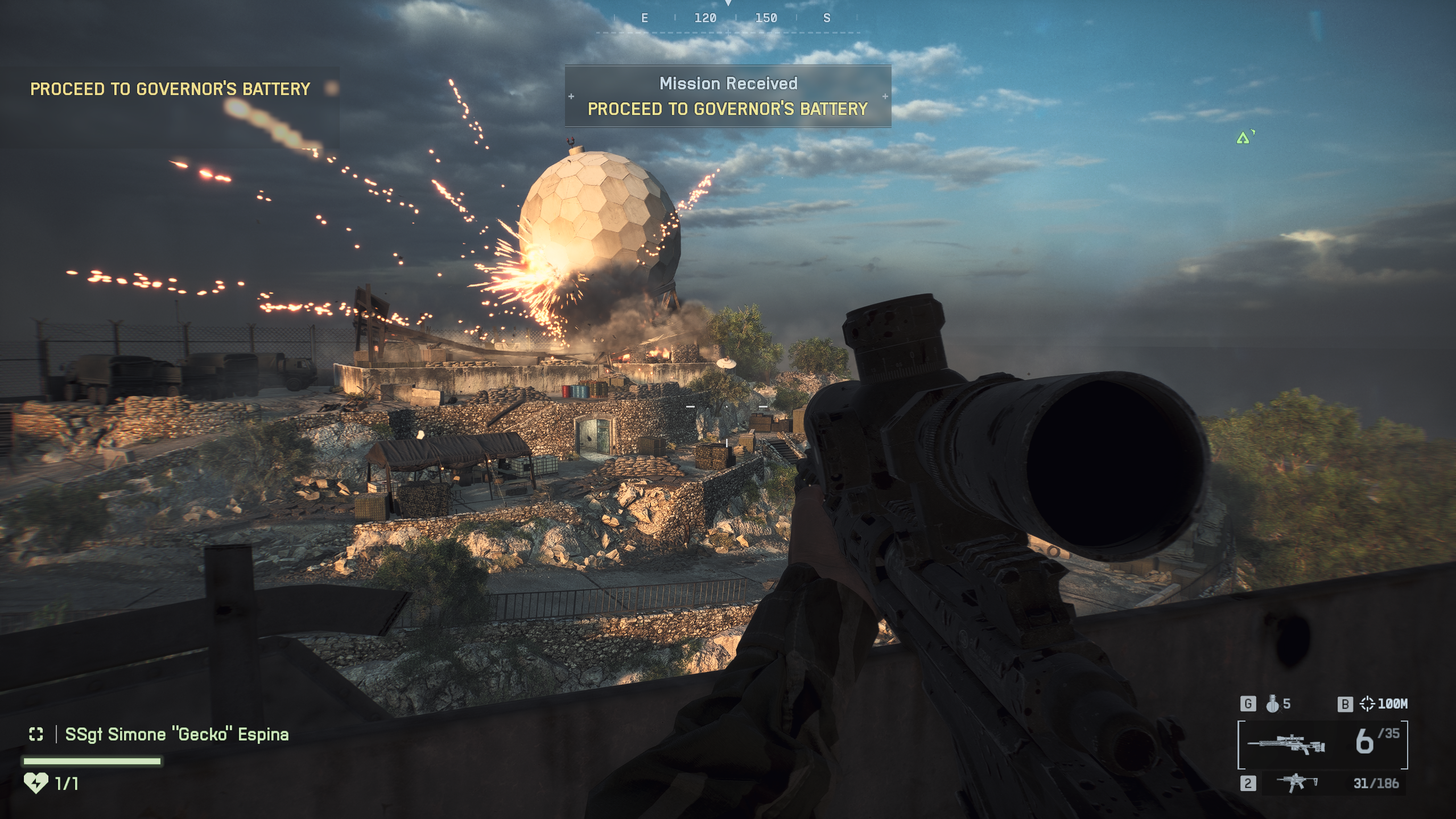This screenshot has height=819, width=1456.
Task: Click the Mission Received banner
Action: coord(728,96)
